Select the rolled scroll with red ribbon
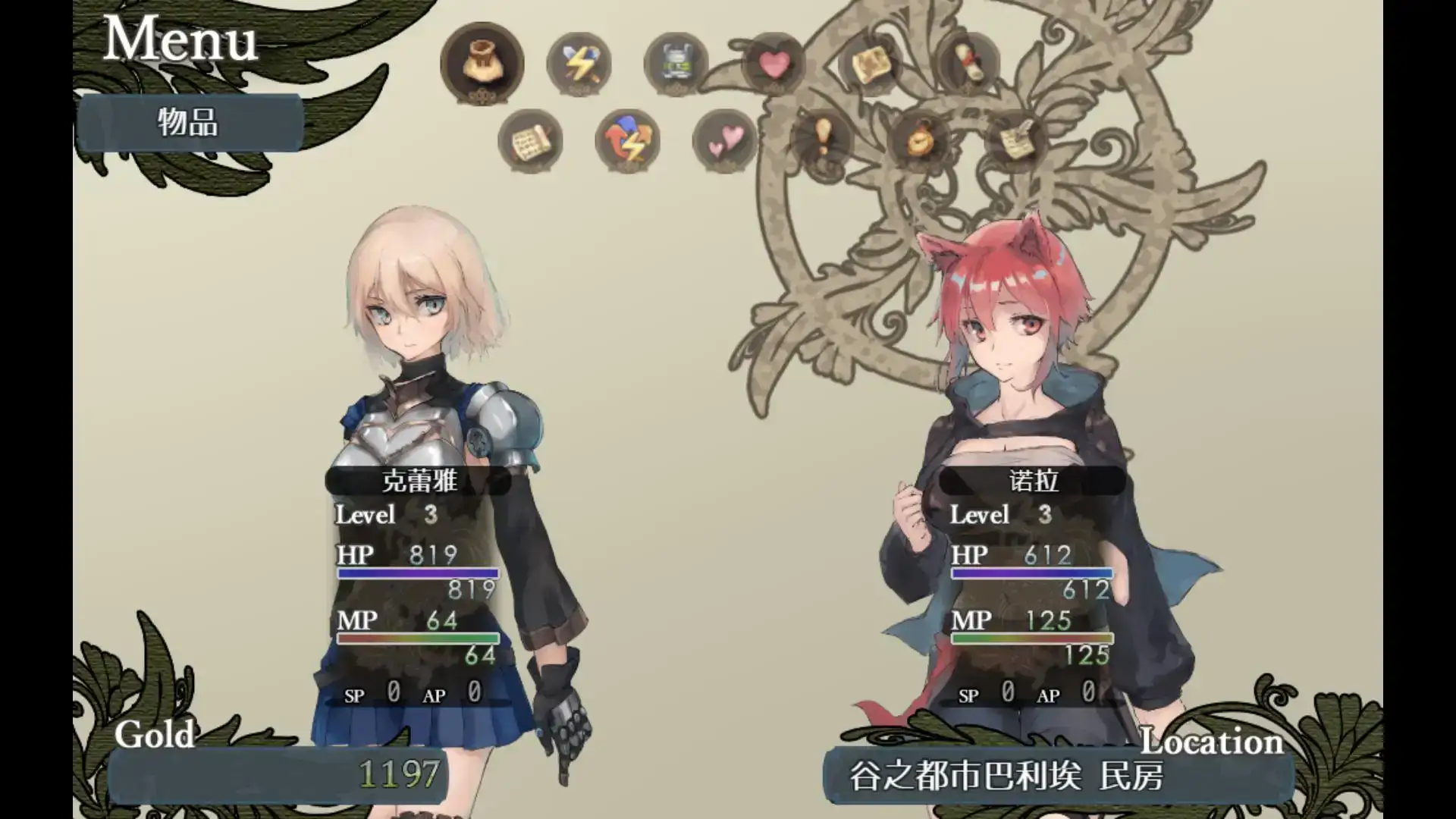The width and height of the screenshot is (1456, 819). [x=968, y=64]
